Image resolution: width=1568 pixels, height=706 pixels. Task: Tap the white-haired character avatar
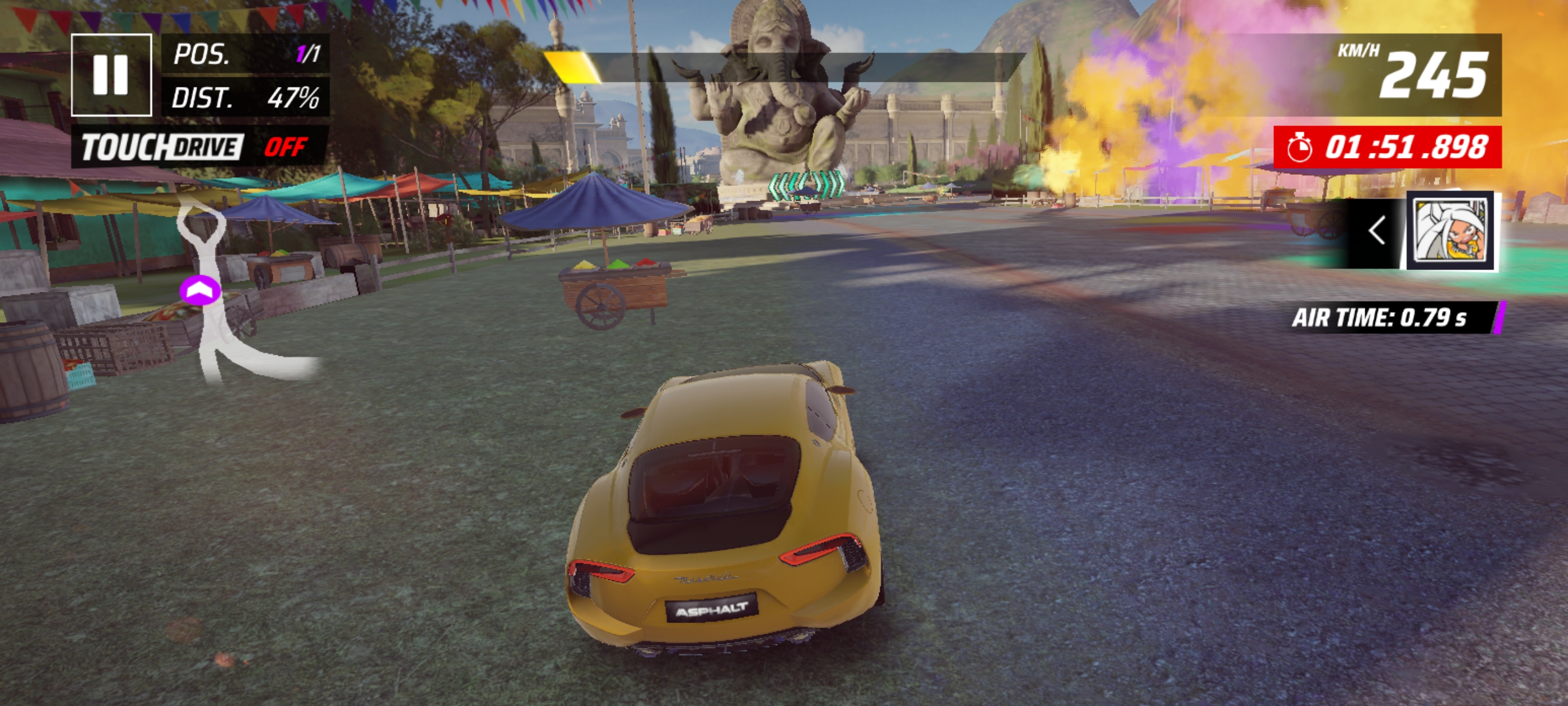coord(1451,231)
